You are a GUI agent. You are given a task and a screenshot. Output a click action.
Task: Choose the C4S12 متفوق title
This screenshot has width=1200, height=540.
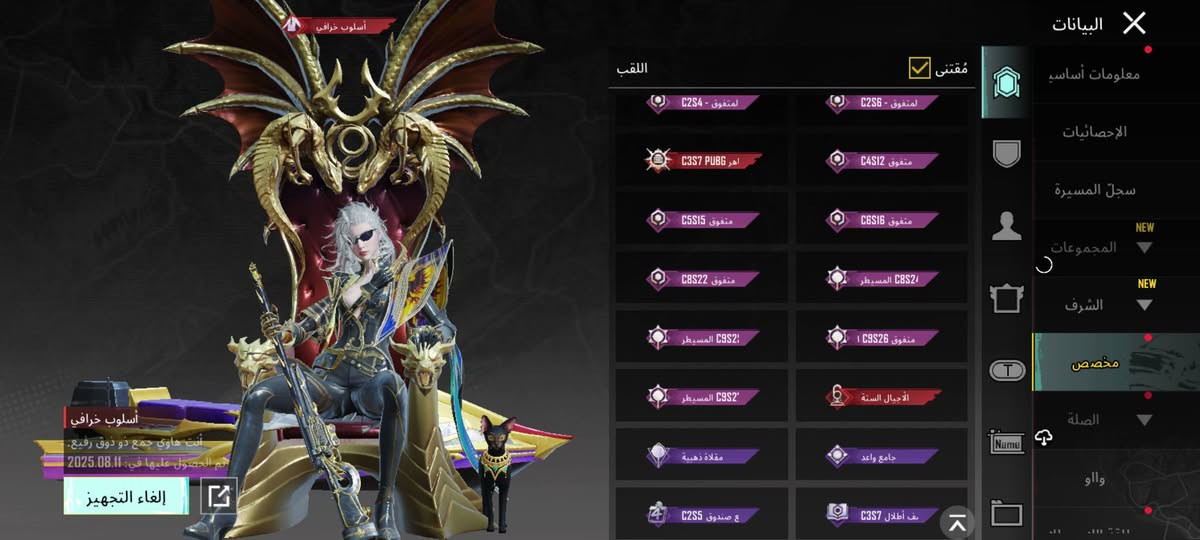pyautogui.click(x=883, y=160)
